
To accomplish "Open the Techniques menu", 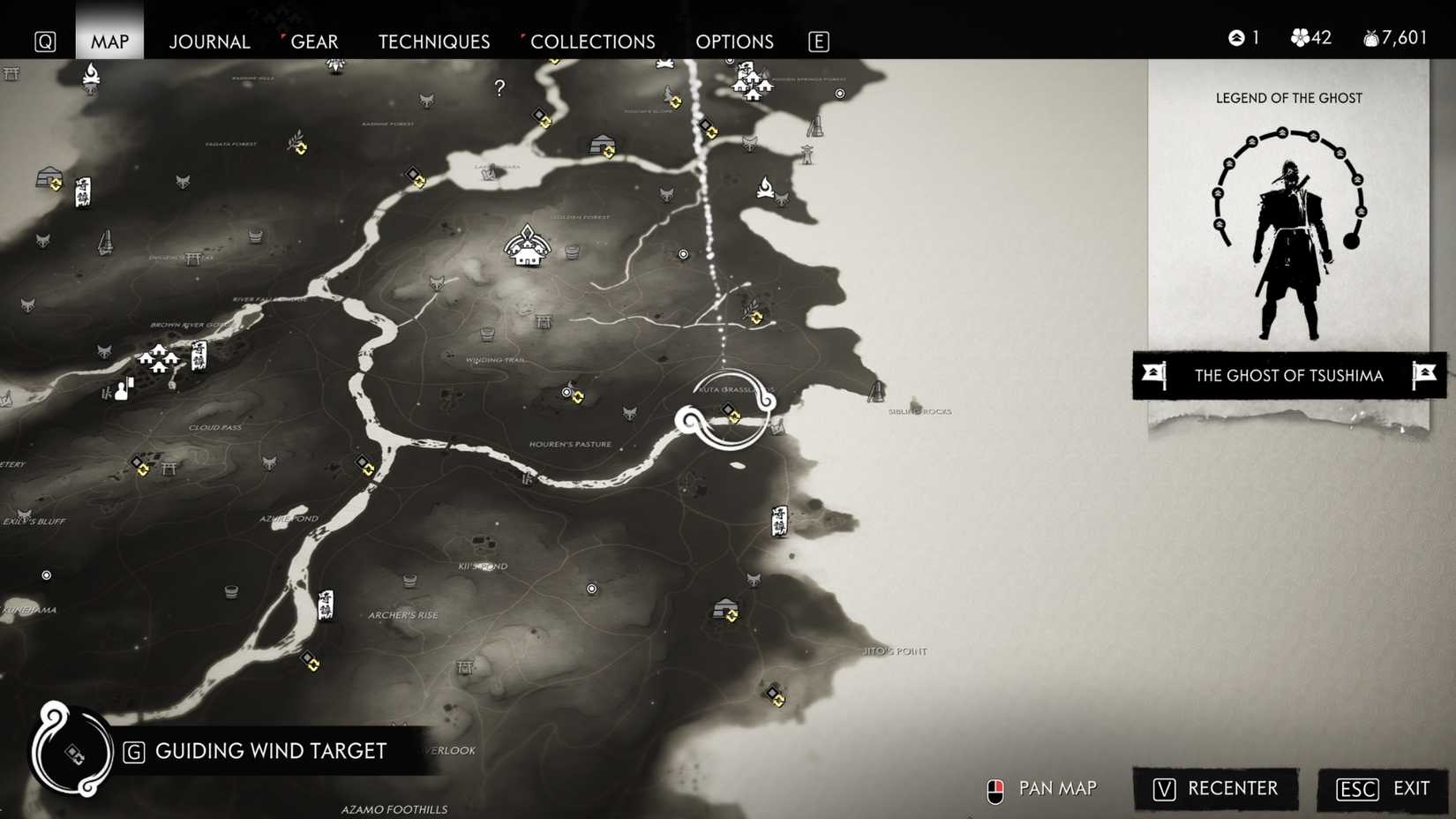I will [433, 41].
